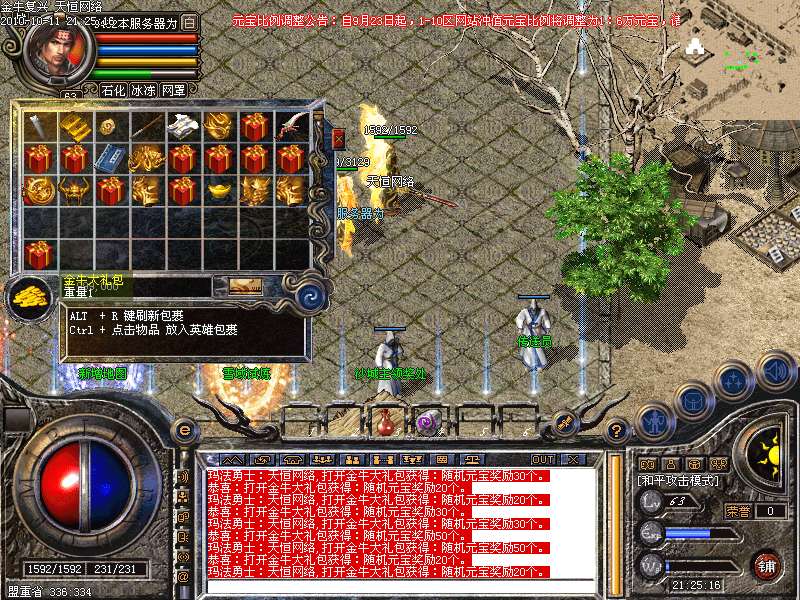Open the minimap
Screen dimensions: 800x600
(739, 50)
